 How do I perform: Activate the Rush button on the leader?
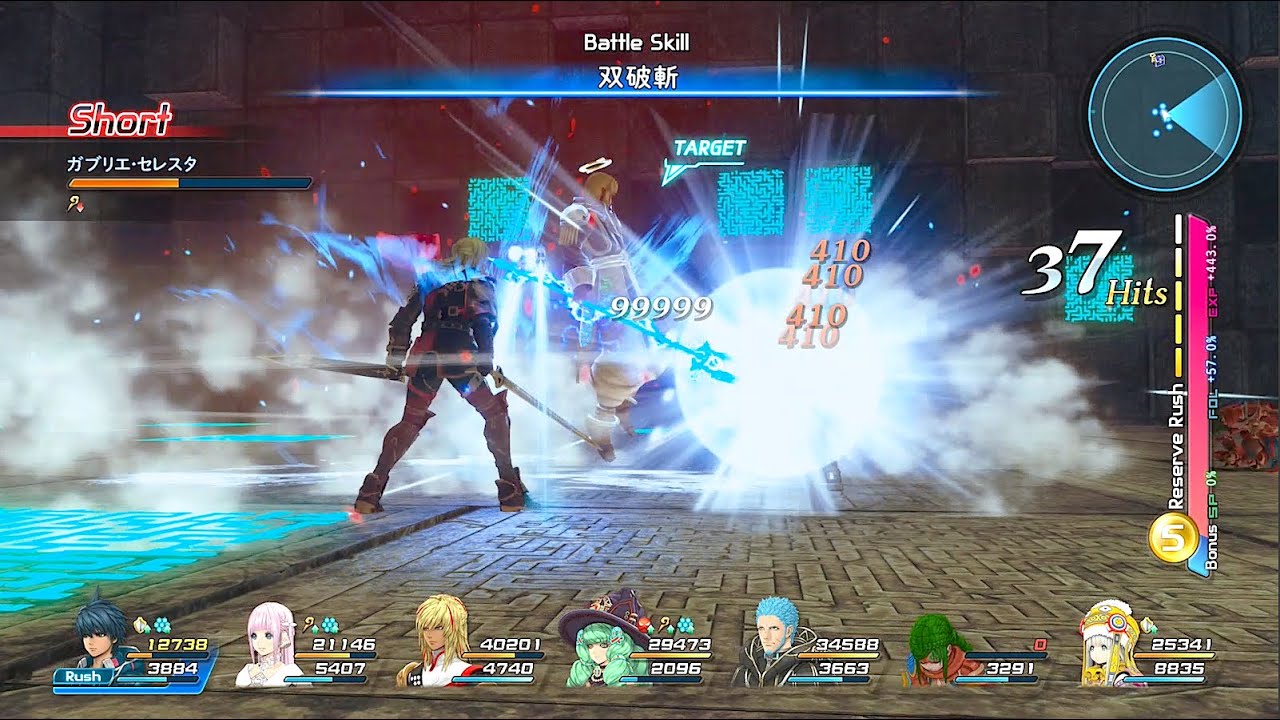click(x=84, y=677)
